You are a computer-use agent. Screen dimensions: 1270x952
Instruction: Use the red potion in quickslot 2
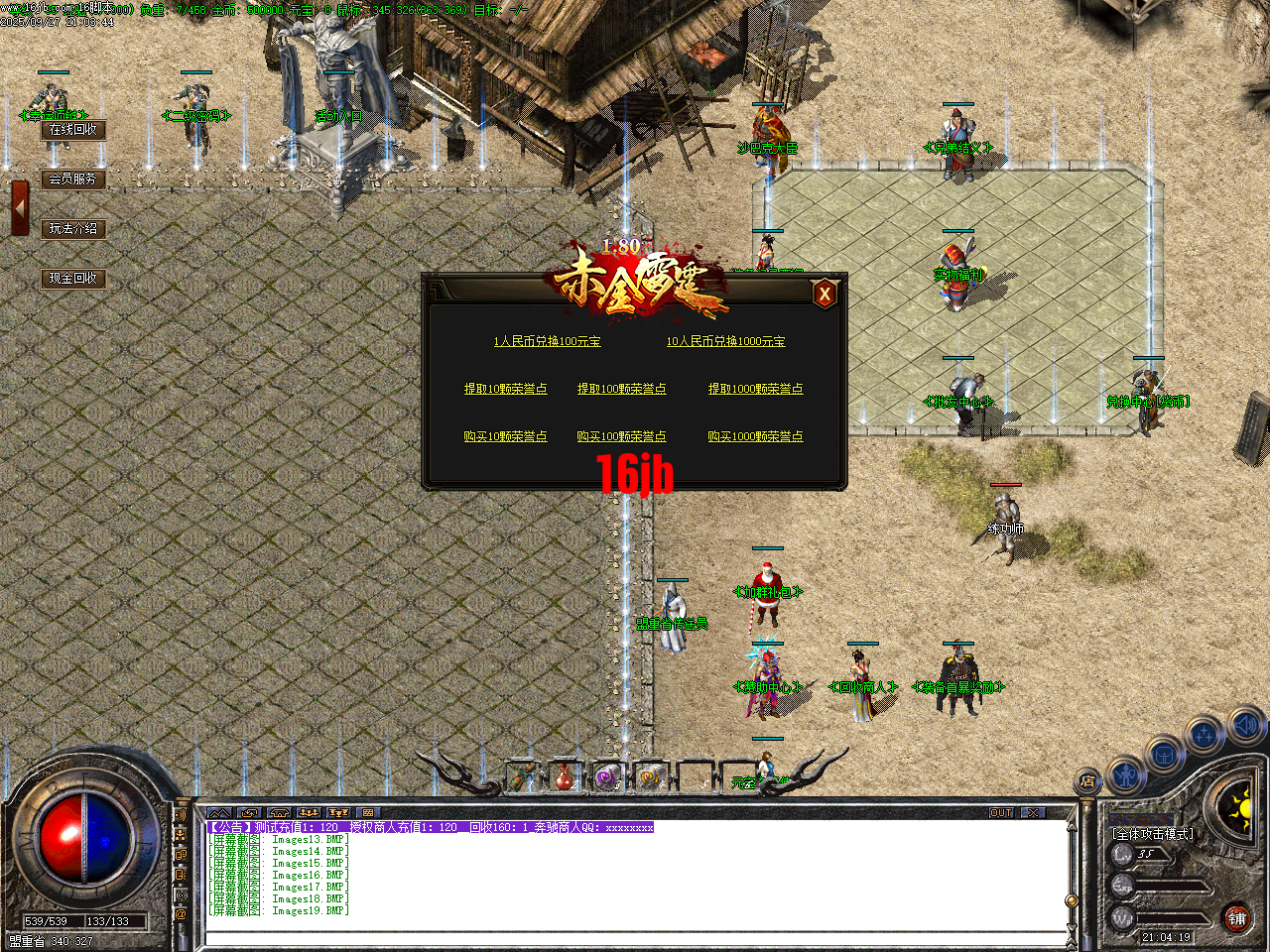pos(563,777)
